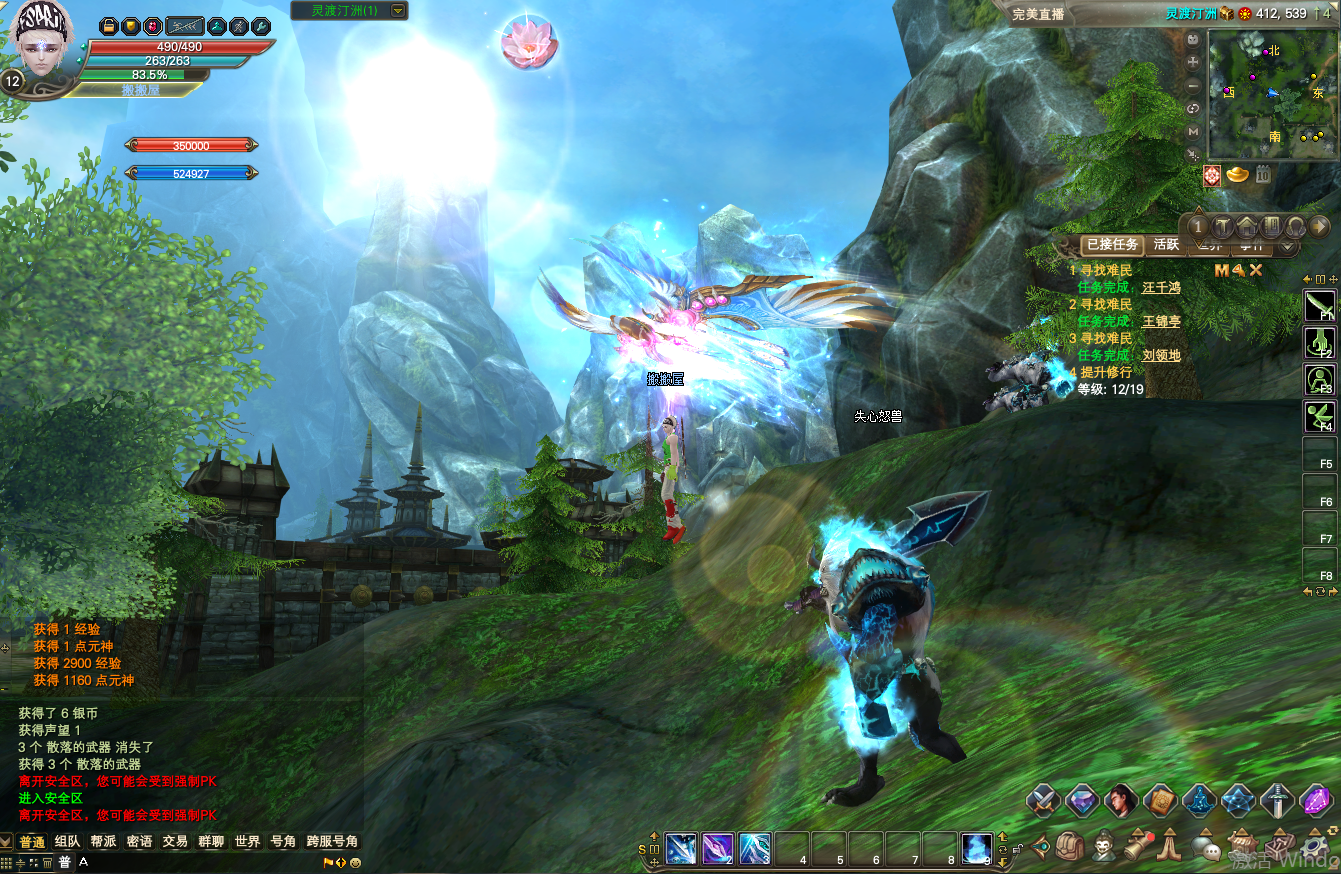The image size is (1341, 874).
Task: Select the 已接任务 accepted quests tab
Action: pyautogui.click(x=1112, y=245)
